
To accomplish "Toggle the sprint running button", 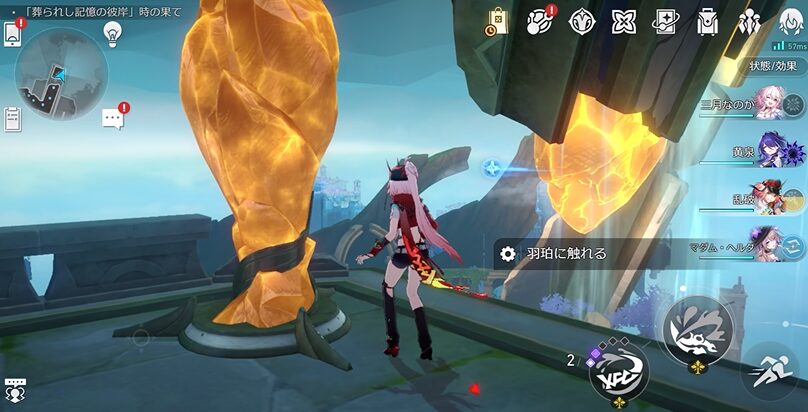I will (x=769, y=370).
